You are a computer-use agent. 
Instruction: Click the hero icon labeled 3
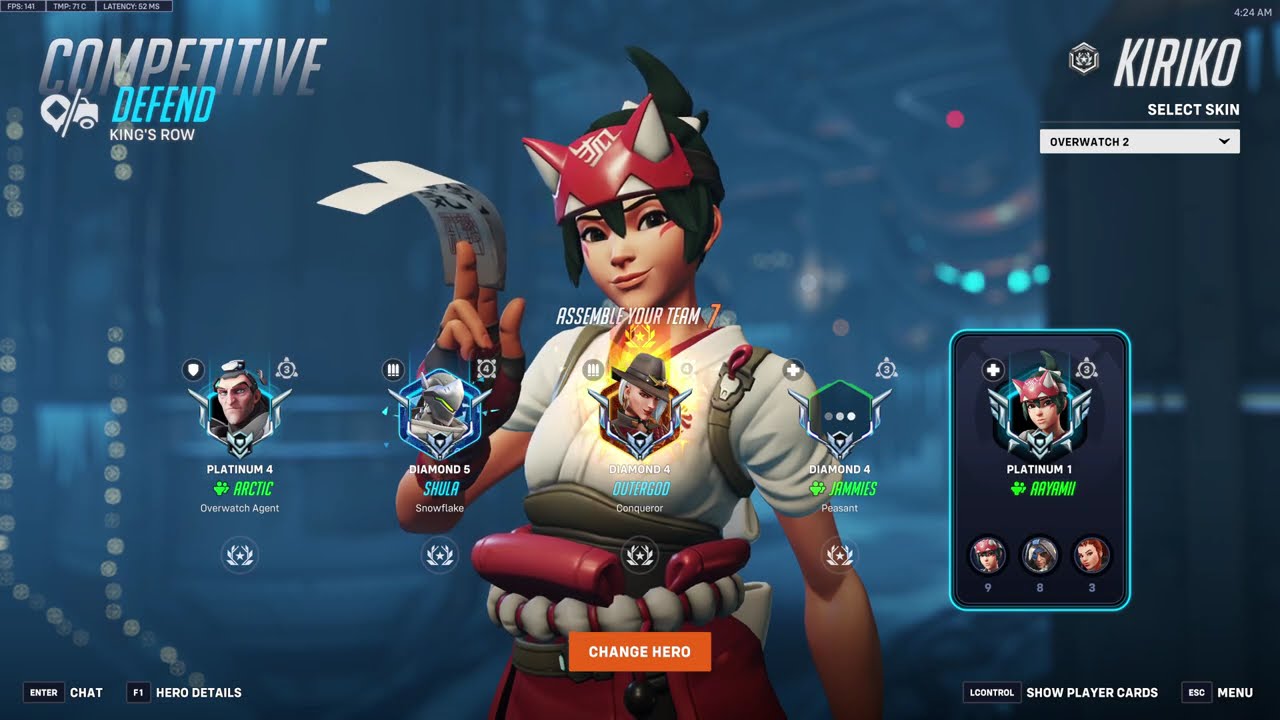tap(1091, 555)
